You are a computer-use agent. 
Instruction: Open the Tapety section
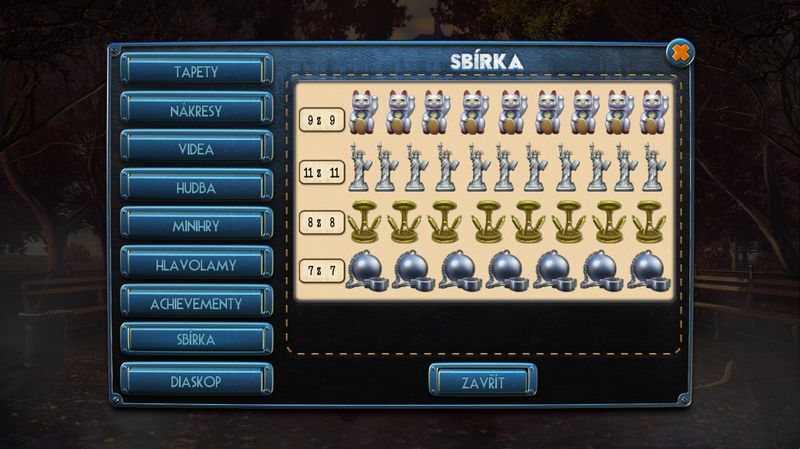(x=196, y=69)
